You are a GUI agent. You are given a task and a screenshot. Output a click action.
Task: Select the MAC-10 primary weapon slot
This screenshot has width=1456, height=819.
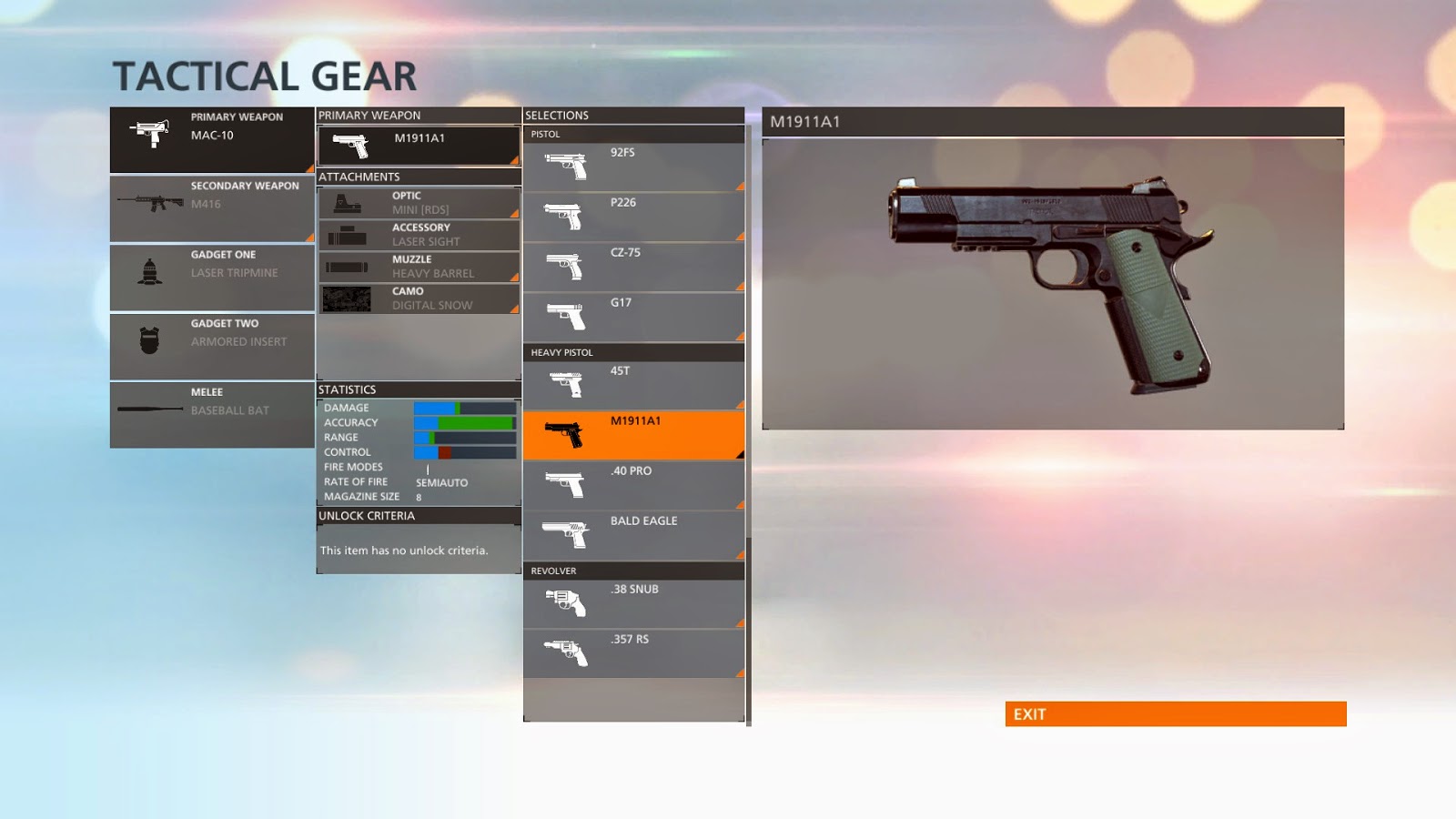(x=212, y=139)
